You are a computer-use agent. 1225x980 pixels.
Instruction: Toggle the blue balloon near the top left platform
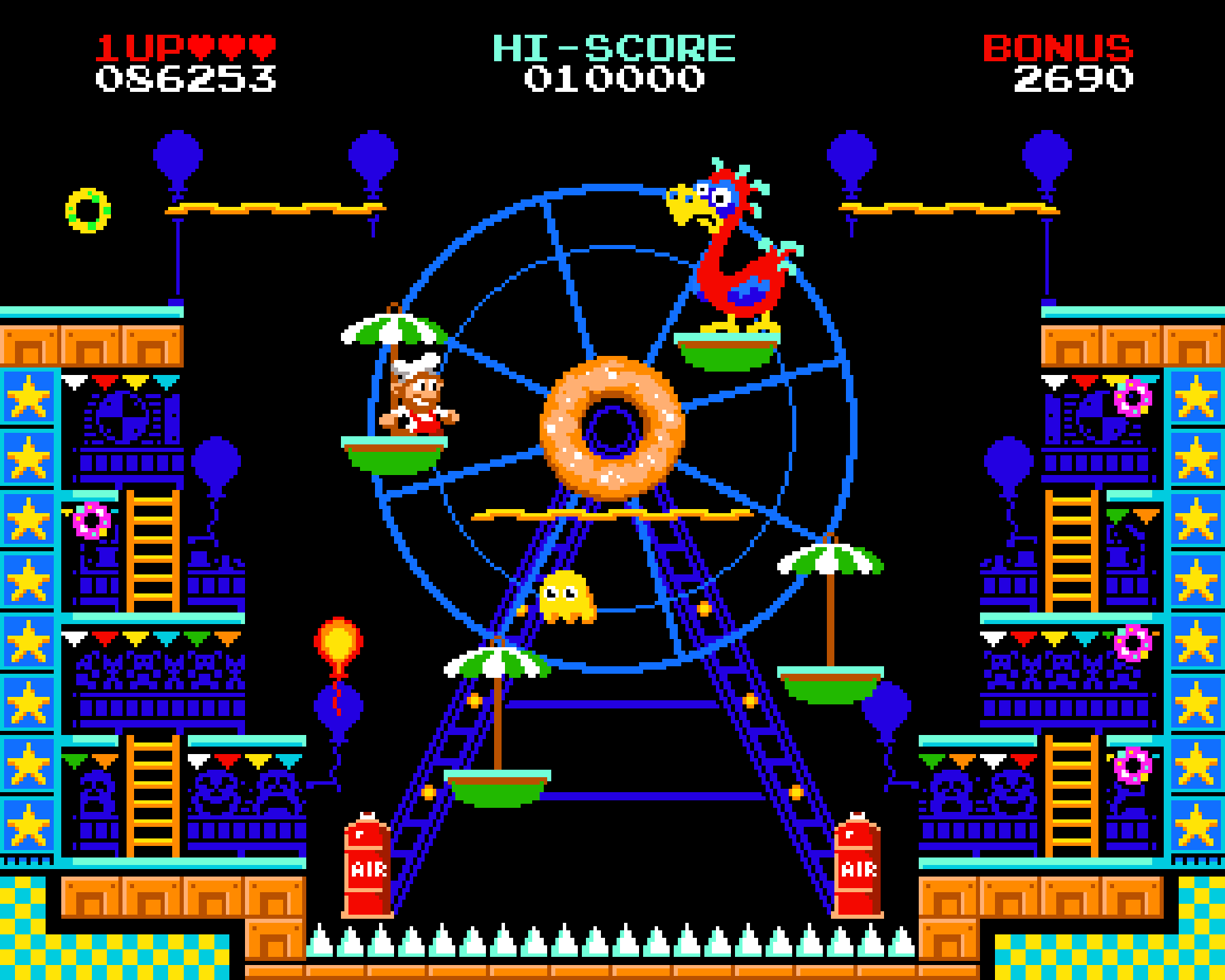(177, 157)
